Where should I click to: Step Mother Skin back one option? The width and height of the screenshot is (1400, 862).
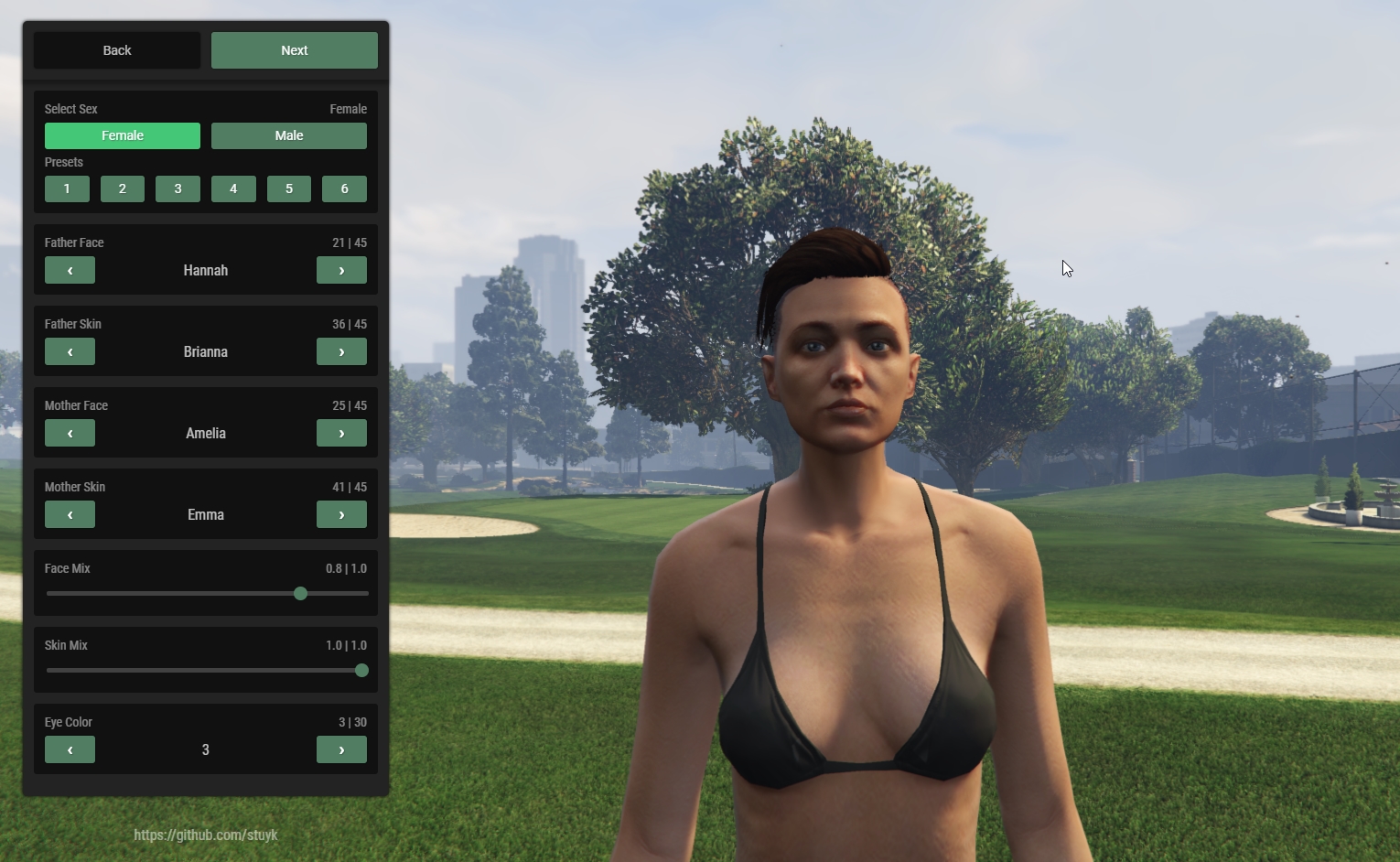70,514
